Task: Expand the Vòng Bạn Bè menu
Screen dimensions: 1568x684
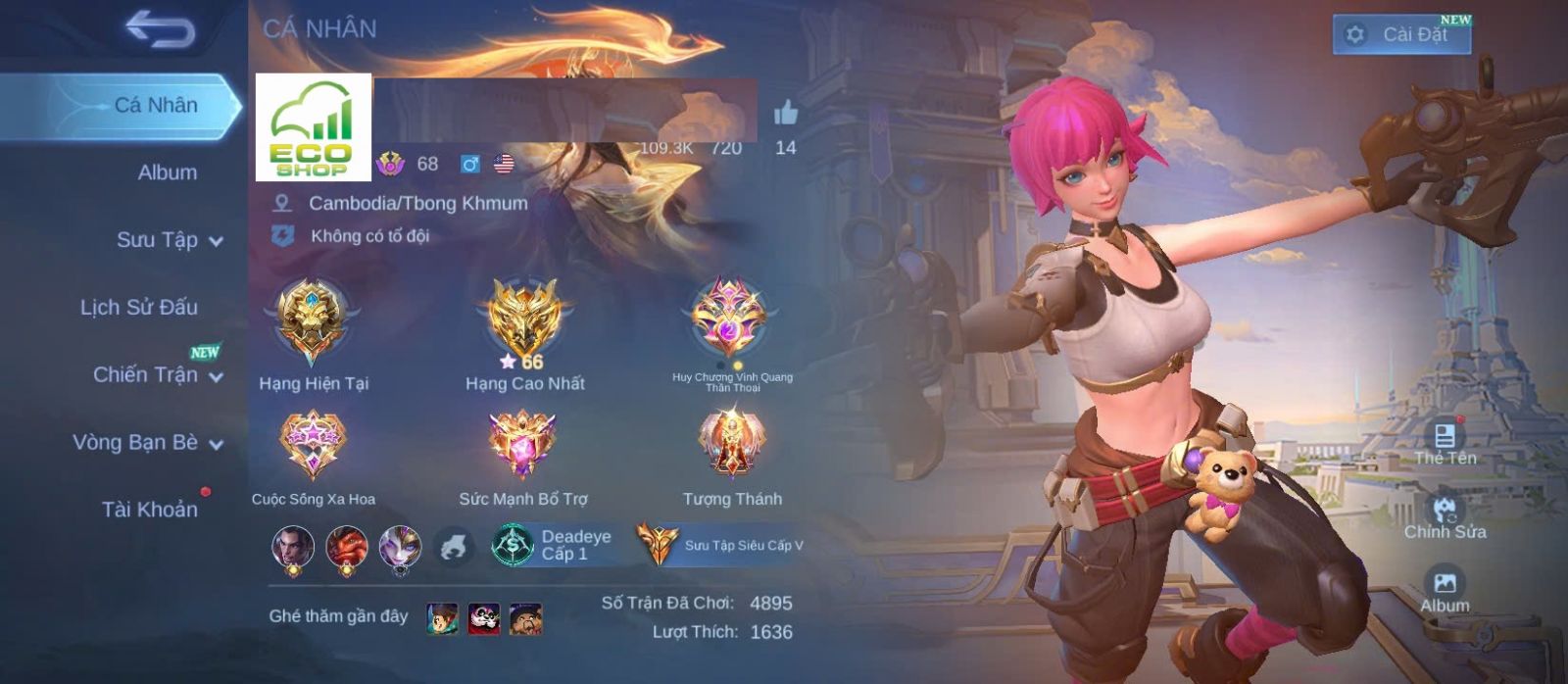Action: pos(147,442)
